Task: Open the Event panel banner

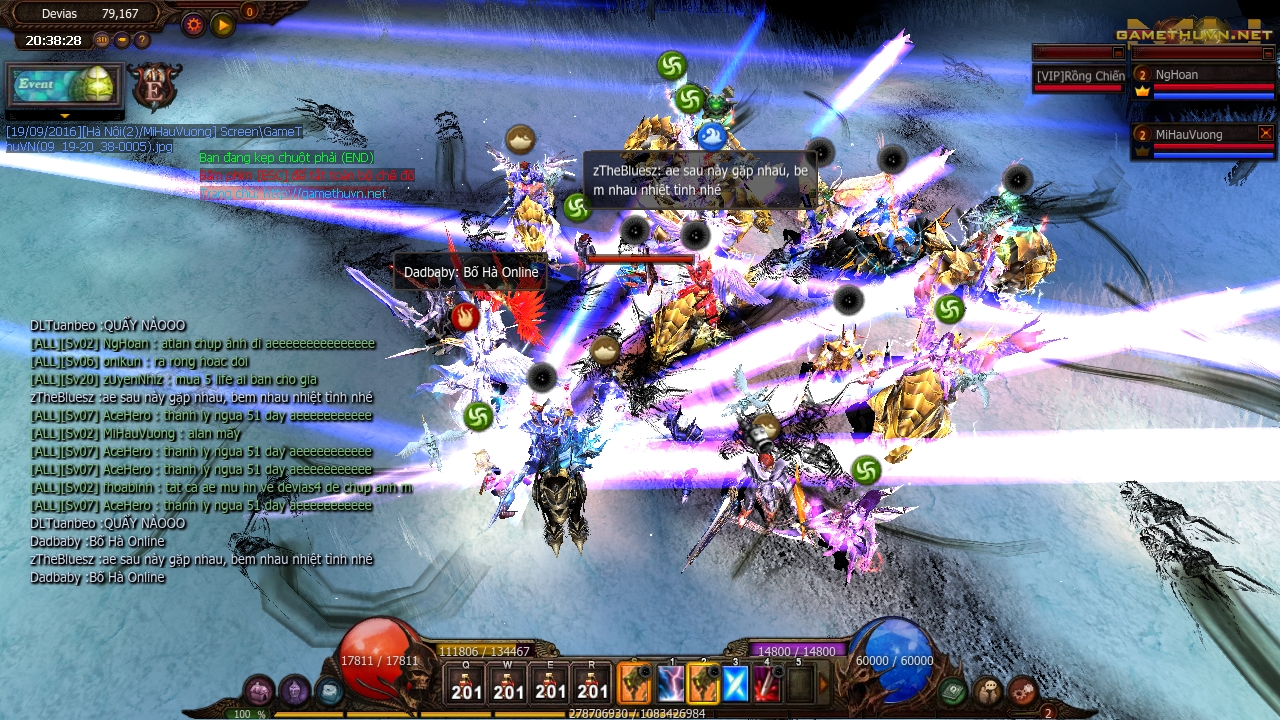Action: 65,85
